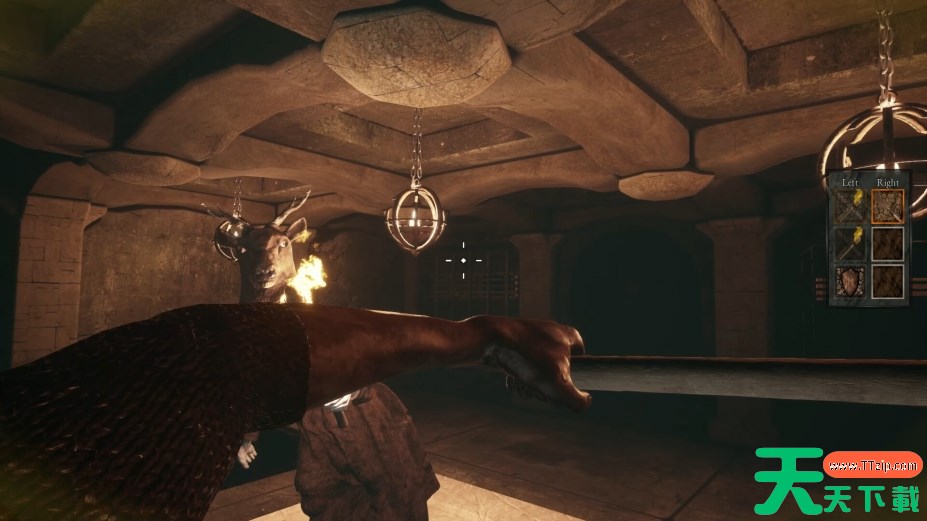
Task: Select the wooden shield slot
Action: pyautogui.click(x=851, y=281)
